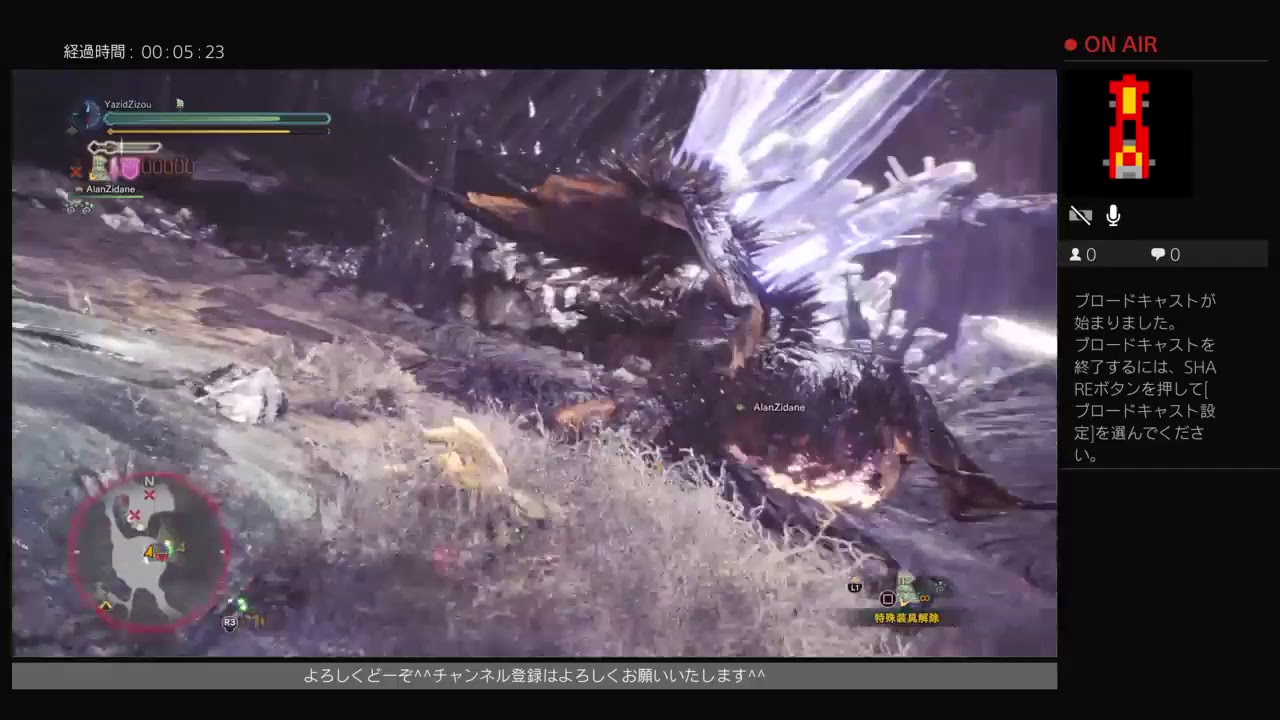Click the pink shield buff icon

[x=131, y=169]
